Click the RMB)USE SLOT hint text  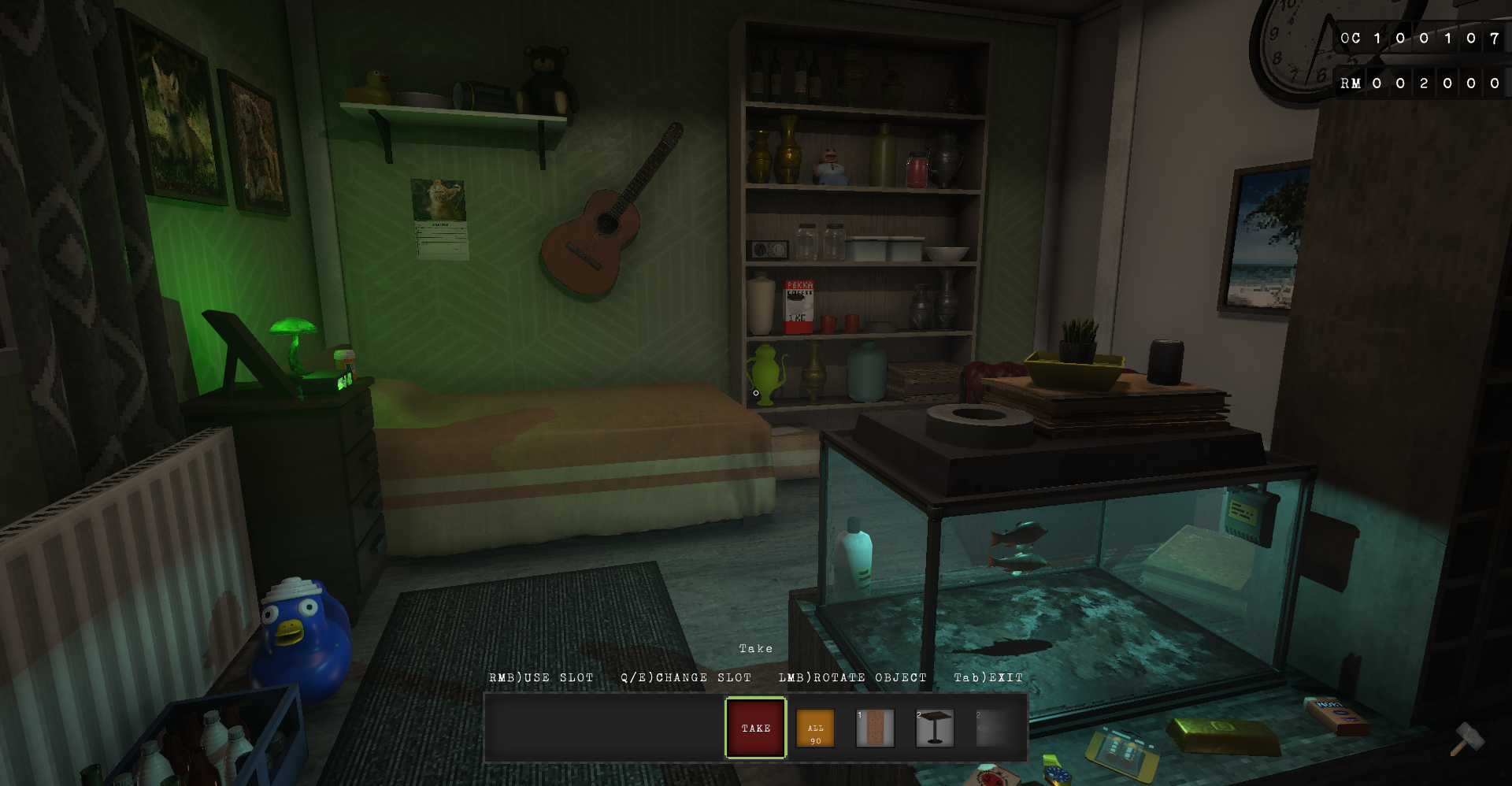point(542,677)
